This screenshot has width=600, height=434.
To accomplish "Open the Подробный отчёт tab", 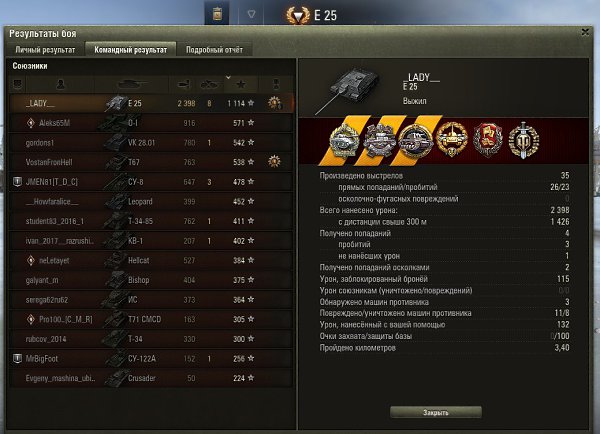I will pos(213,48).
